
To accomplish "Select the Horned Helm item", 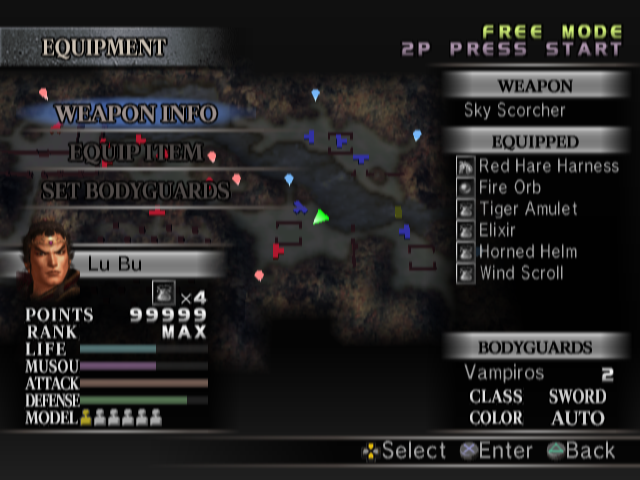I will click(528, 252).
